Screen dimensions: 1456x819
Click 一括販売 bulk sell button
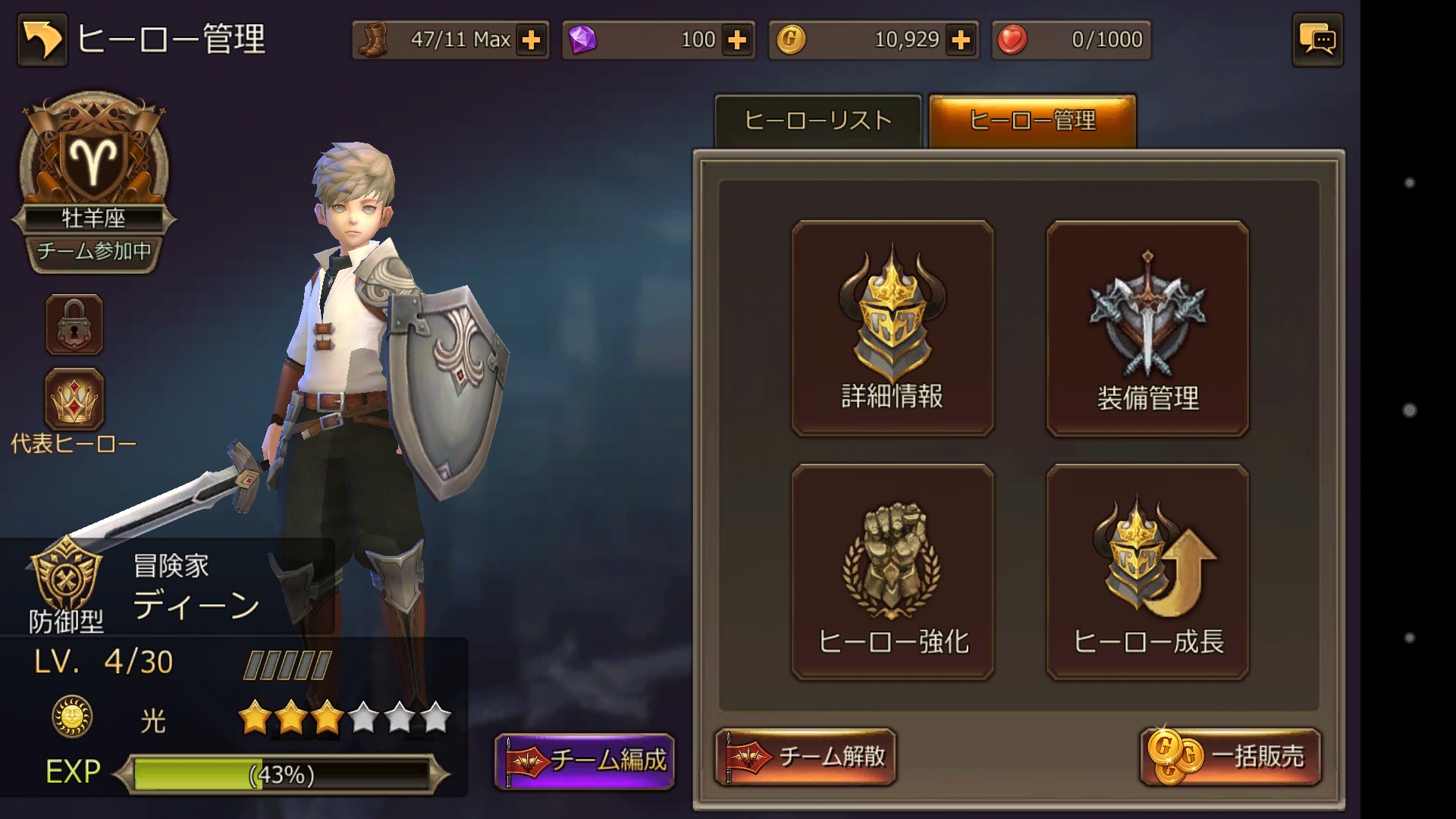(1230, 757)
